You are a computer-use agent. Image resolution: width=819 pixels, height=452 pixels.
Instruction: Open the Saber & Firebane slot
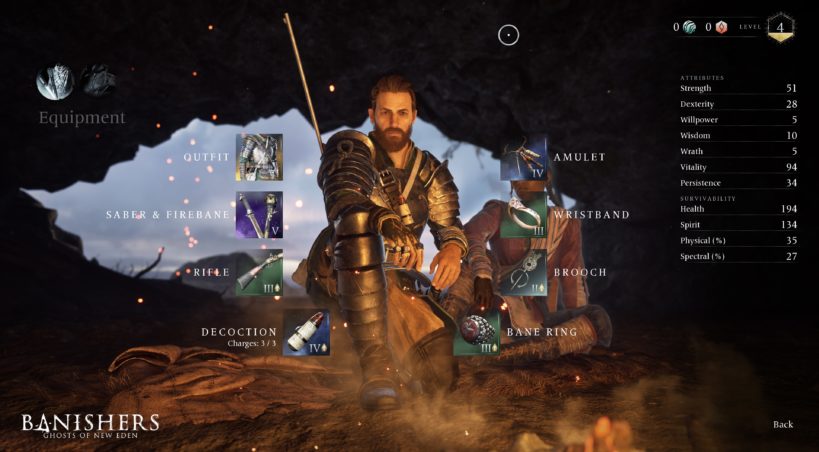(x=259, y=215)
